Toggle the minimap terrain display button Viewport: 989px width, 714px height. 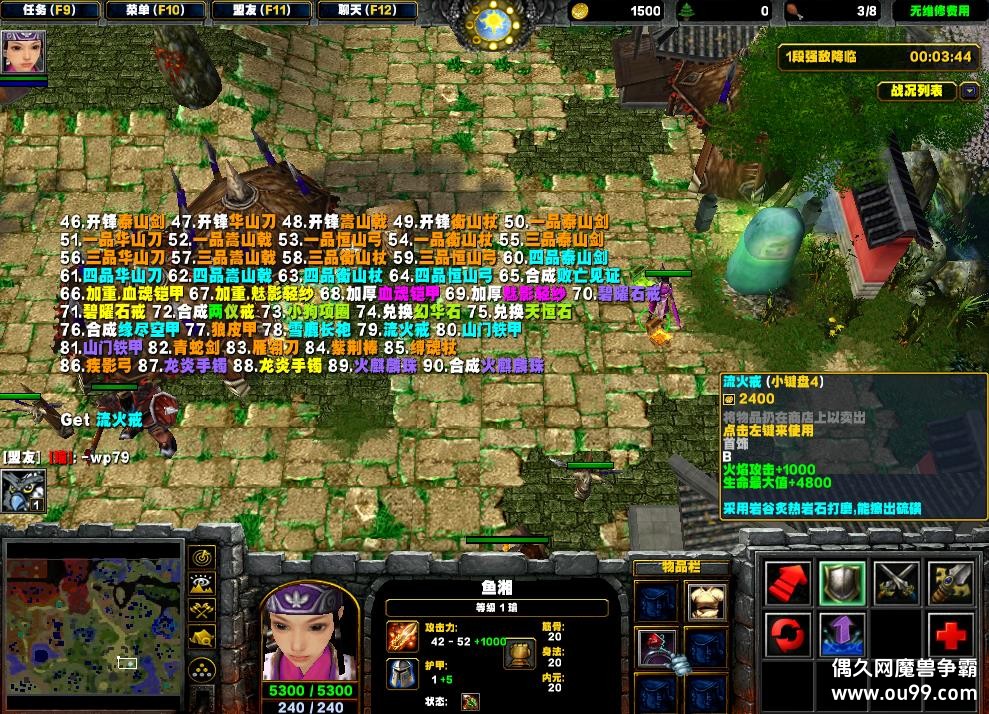(203, 583)
